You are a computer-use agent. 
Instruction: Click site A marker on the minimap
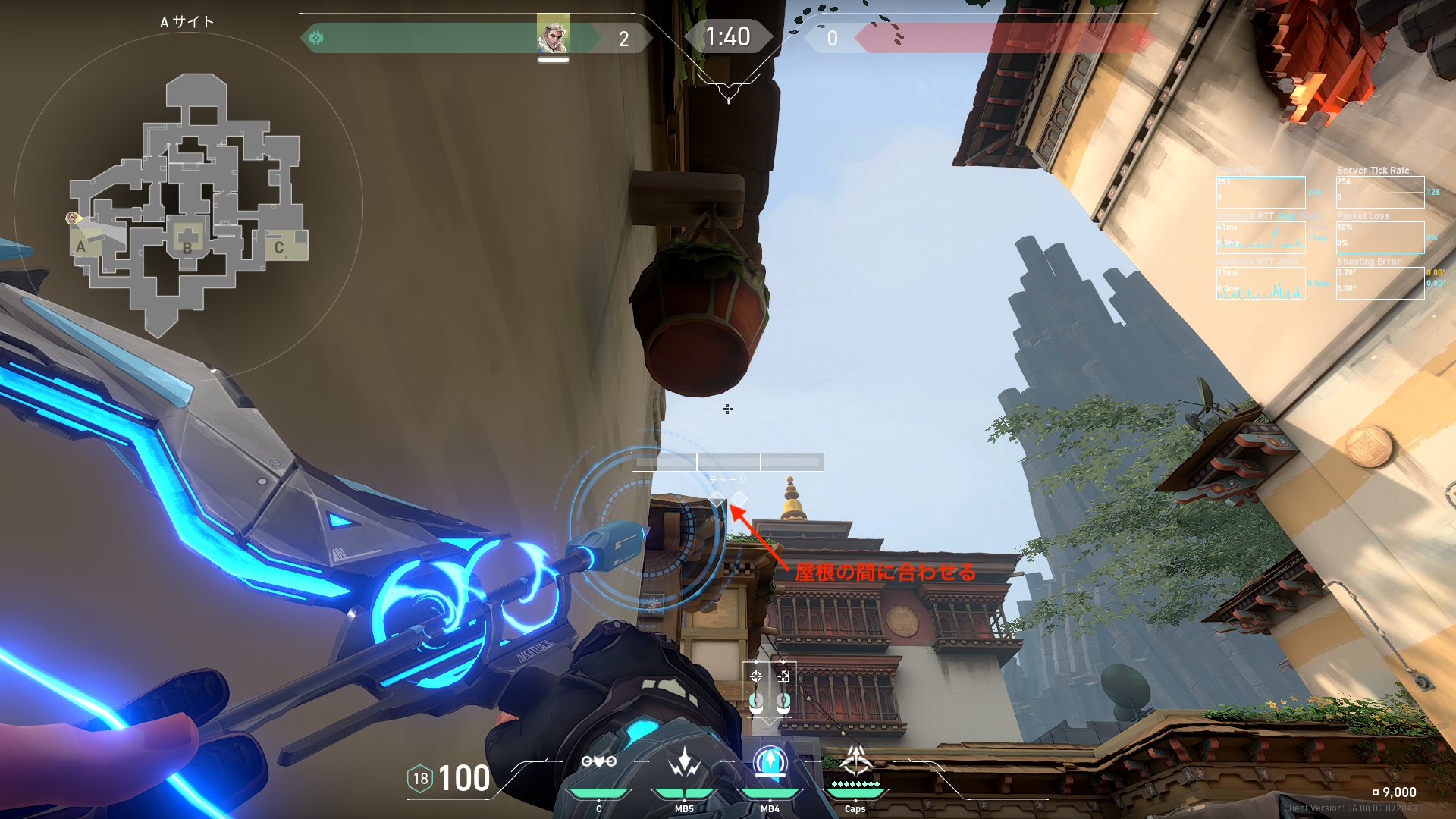(x=81, y=246)
